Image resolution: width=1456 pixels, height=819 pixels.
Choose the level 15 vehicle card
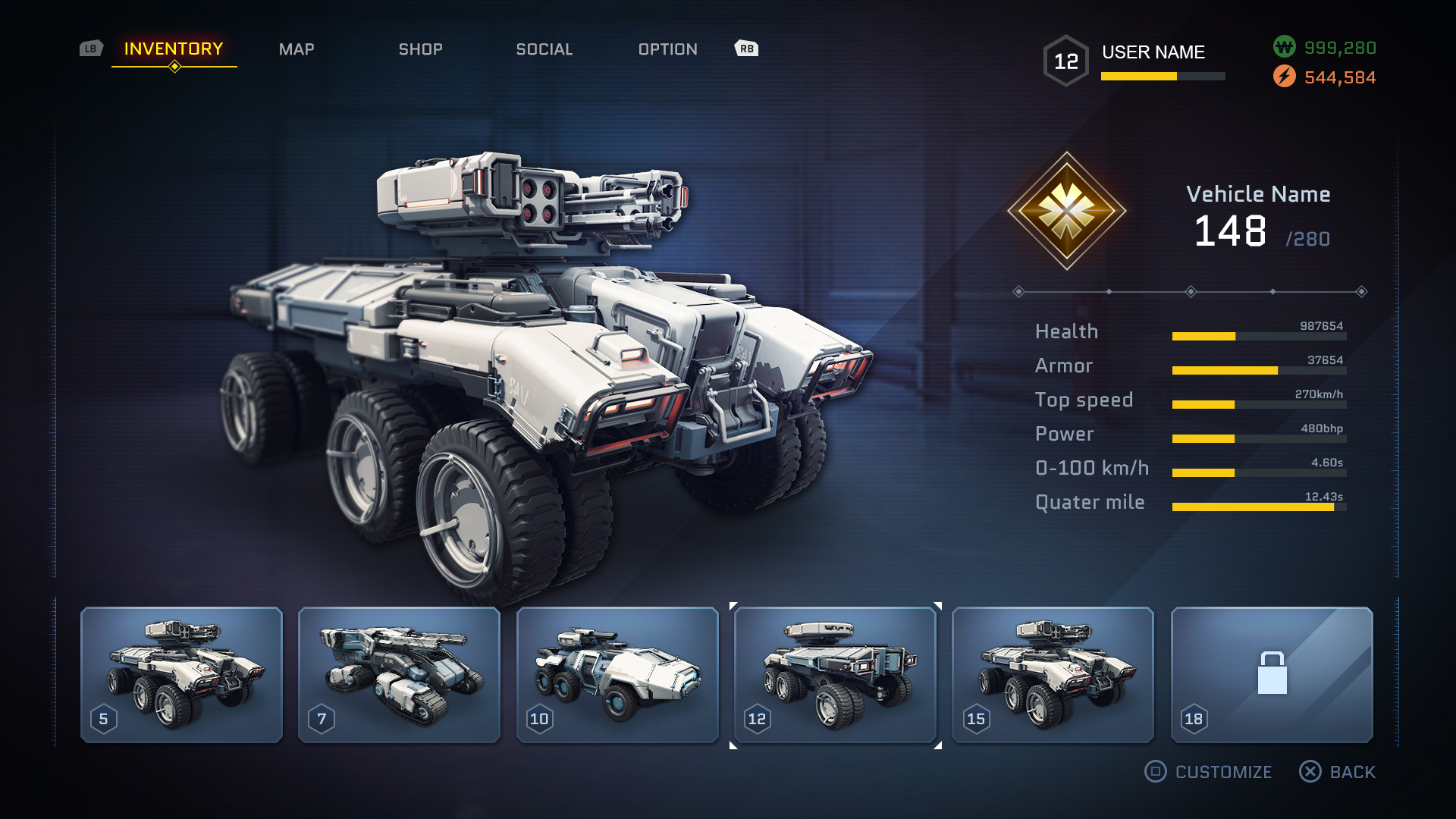1053,674
